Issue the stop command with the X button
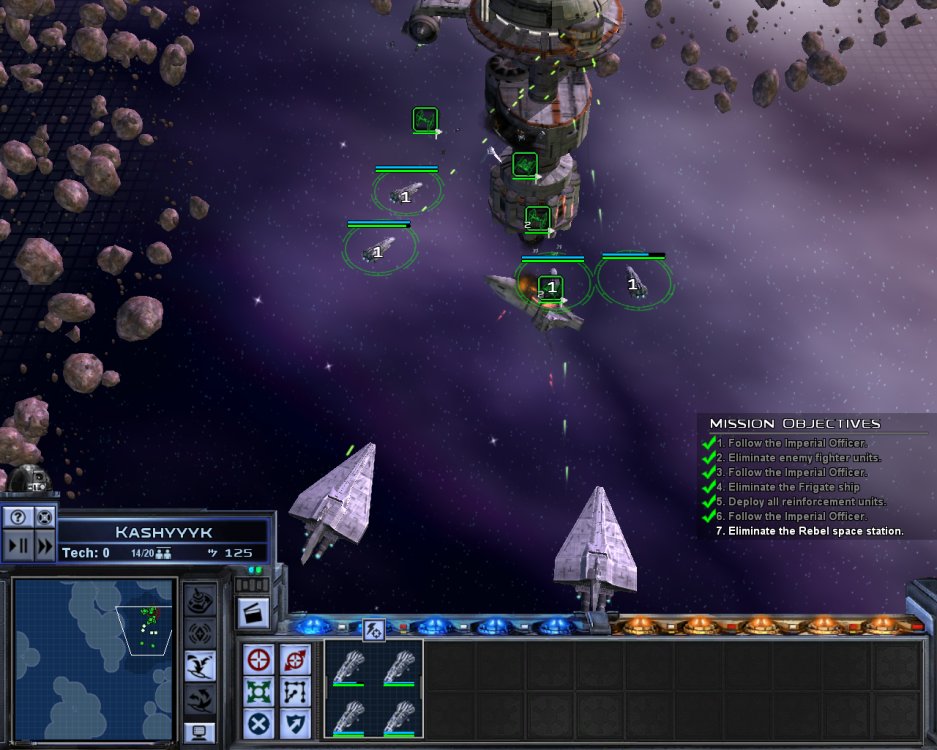Viewport: 937px width, 750px height. tap(259, 723)
